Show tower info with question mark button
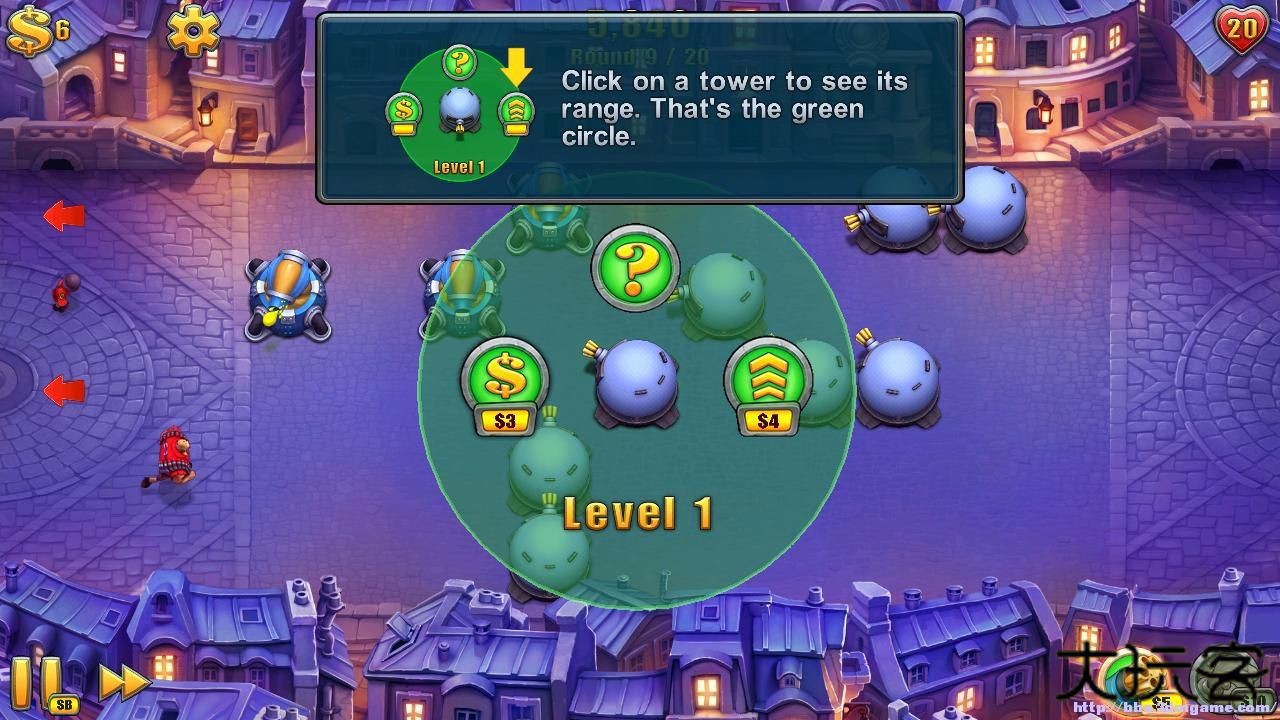 [x=636, y=265]
